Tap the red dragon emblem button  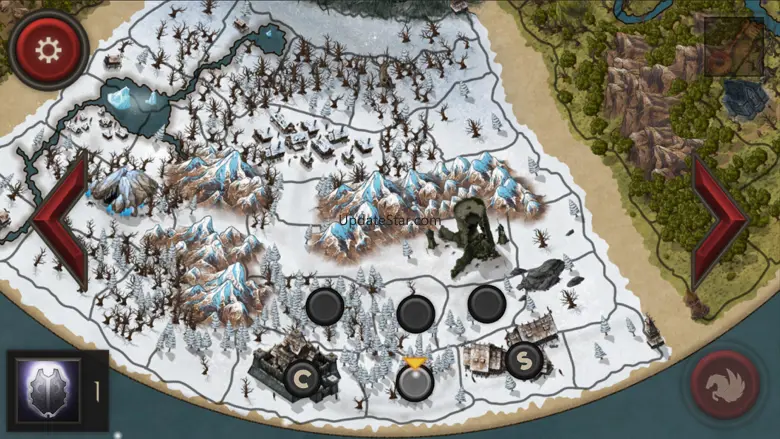pyautogui.click(x=726, y=384)
